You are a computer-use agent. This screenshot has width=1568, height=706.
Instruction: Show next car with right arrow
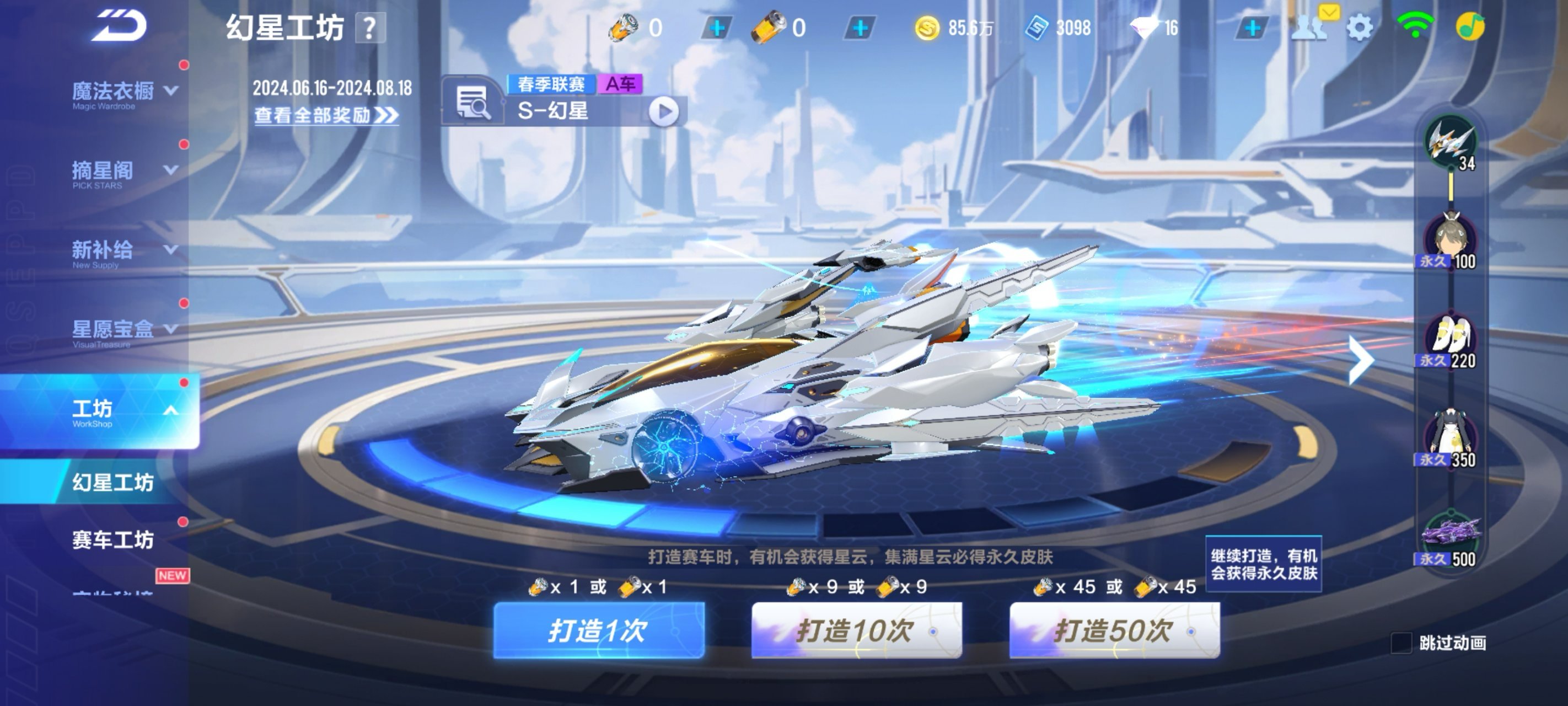pos(1361,360)
